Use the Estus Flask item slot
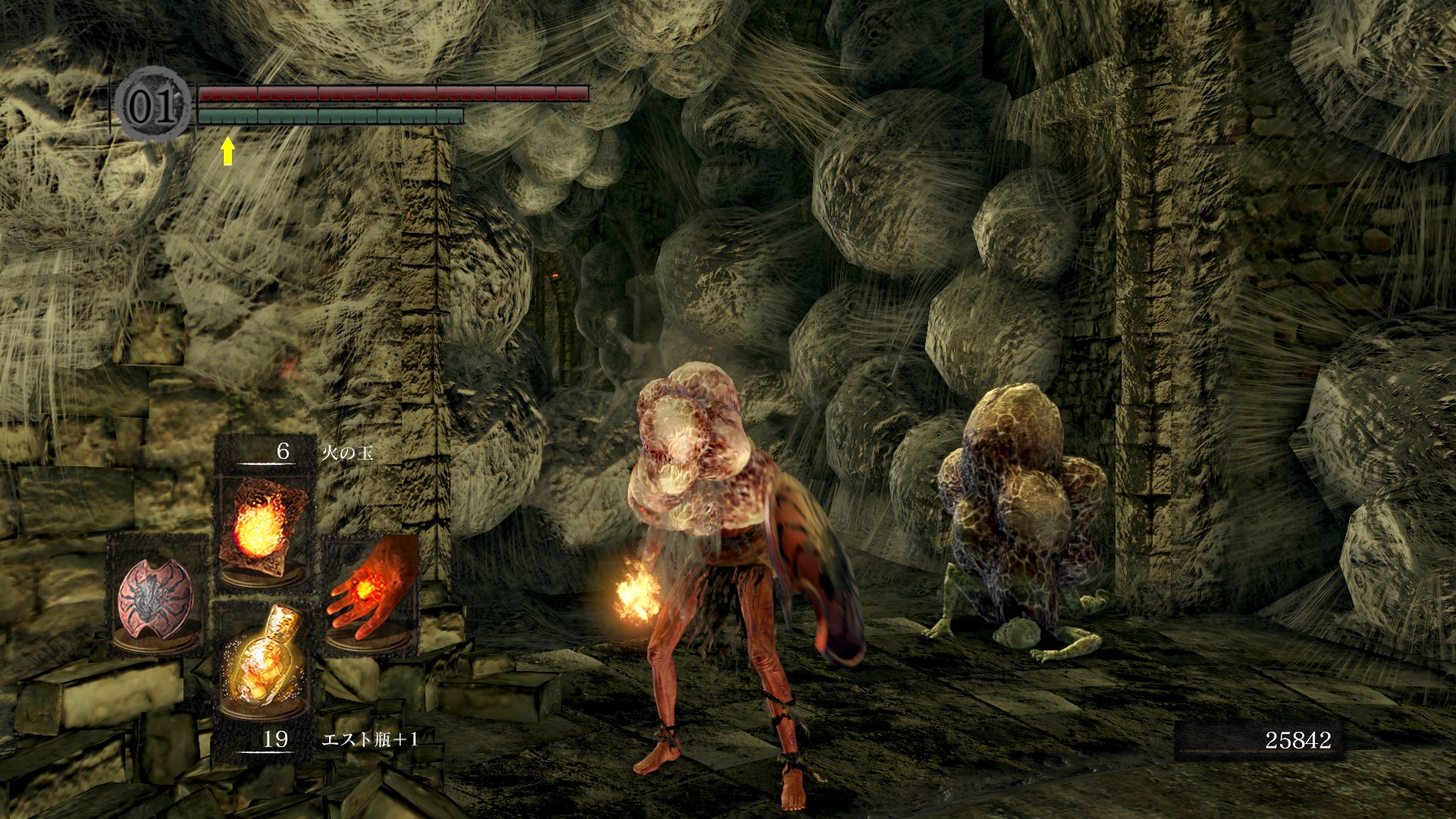Screen dimensions: 1456x819 click(x=263, y=661)
